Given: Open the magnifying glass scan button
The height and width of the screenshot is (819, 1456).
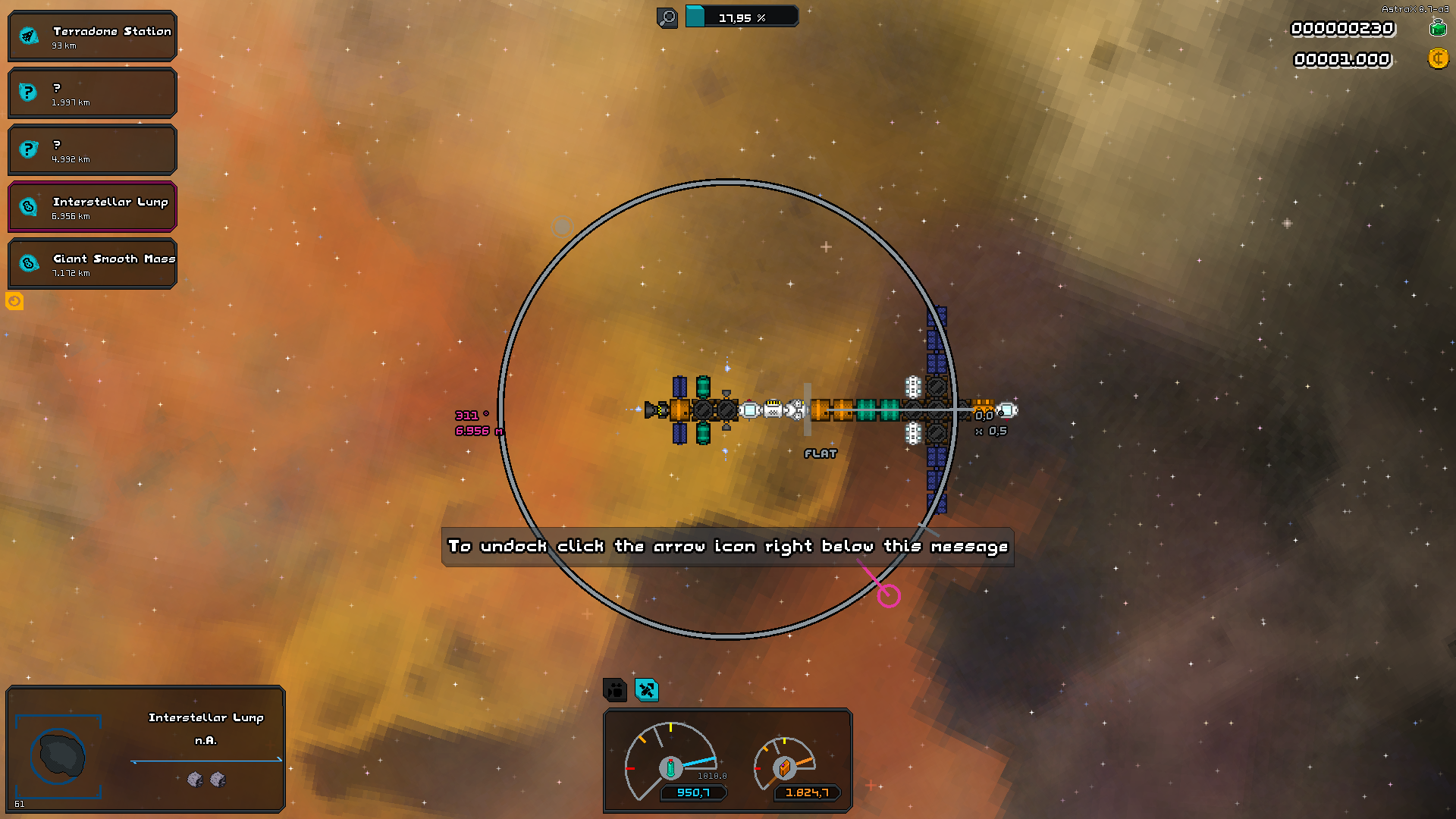Looking at the screenshot, I should click(x=667, y=17).
